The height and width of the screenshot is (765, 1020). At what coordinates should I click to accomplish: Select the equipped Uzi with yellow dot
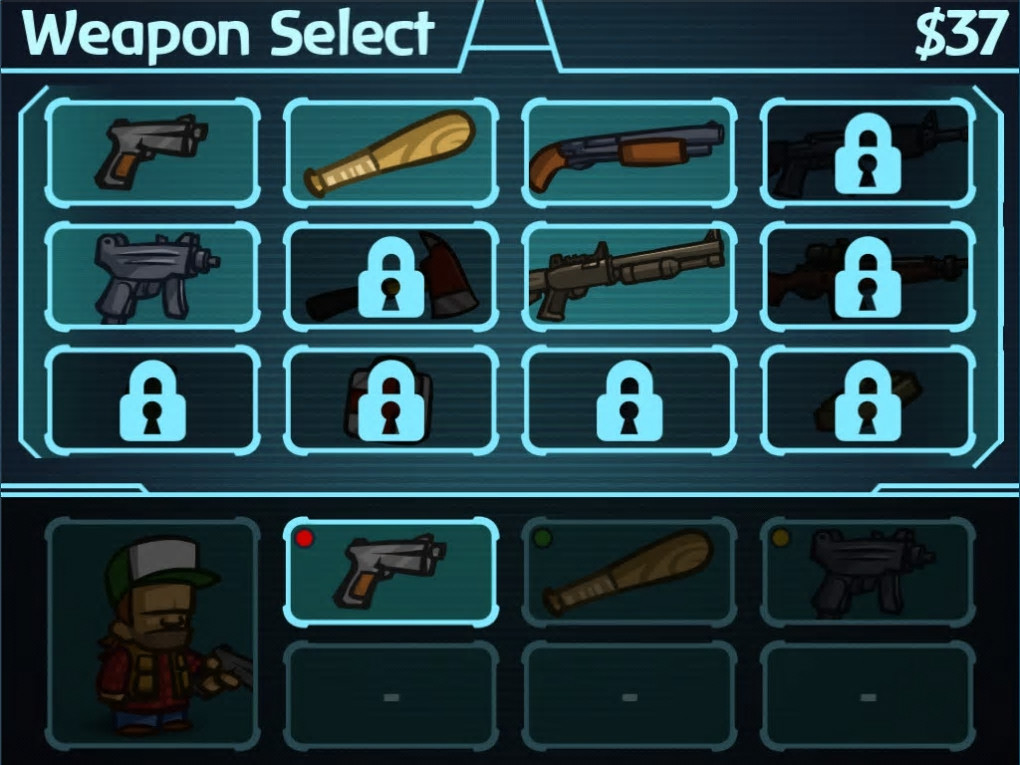point(866,572)
